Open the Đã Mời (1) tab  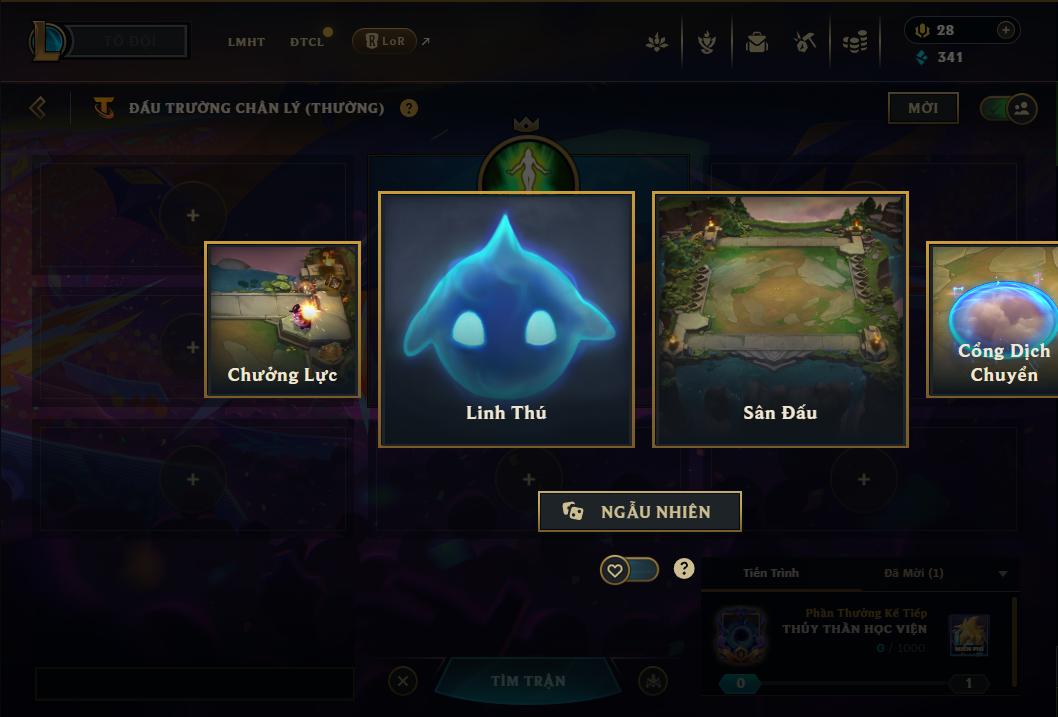click(x=913, y=573)
